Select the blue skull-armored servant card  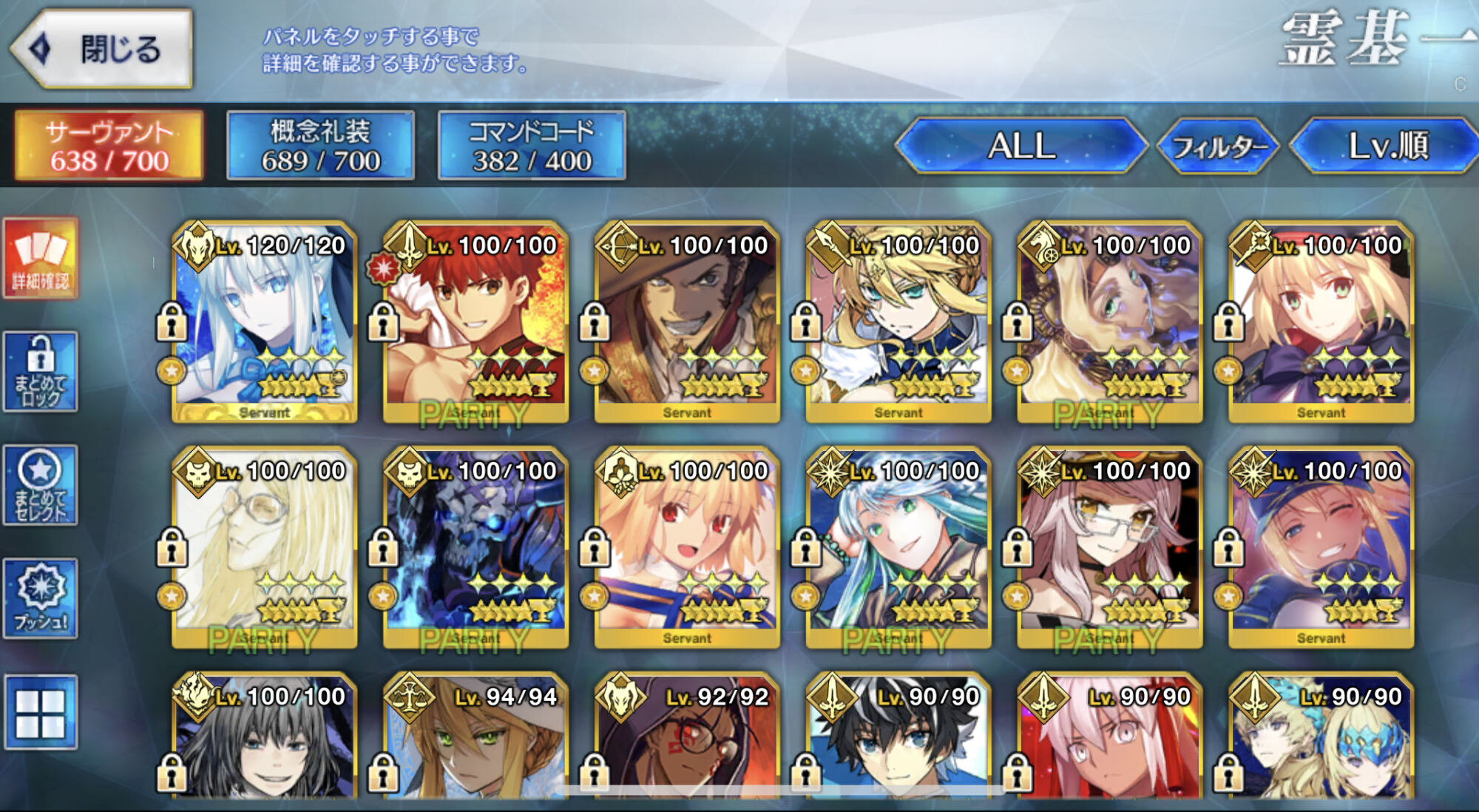click(475, 547)
